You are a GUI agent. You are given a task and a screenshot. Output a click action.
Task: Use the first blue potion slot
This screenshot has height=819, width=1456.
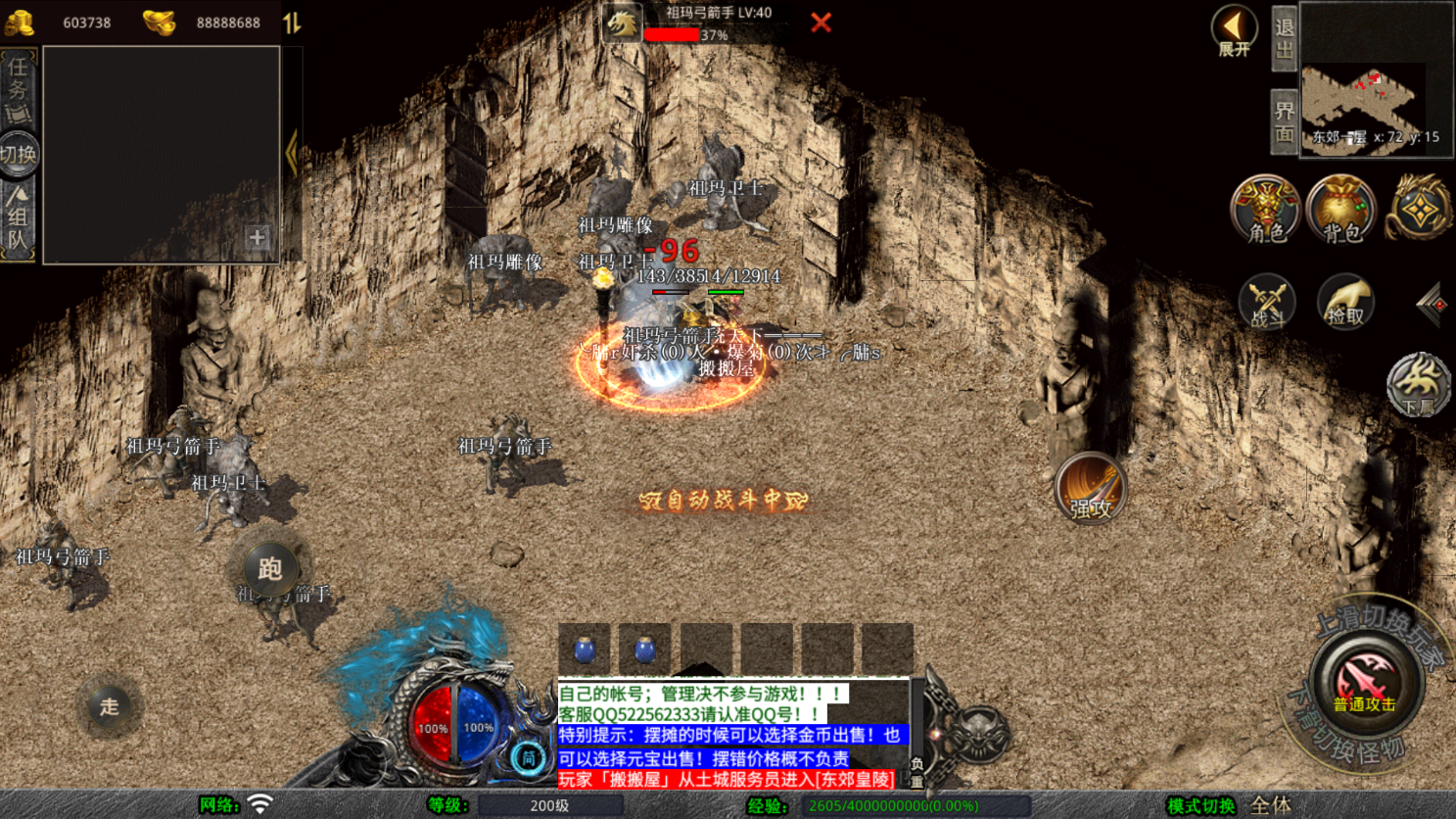click(585, 650)
